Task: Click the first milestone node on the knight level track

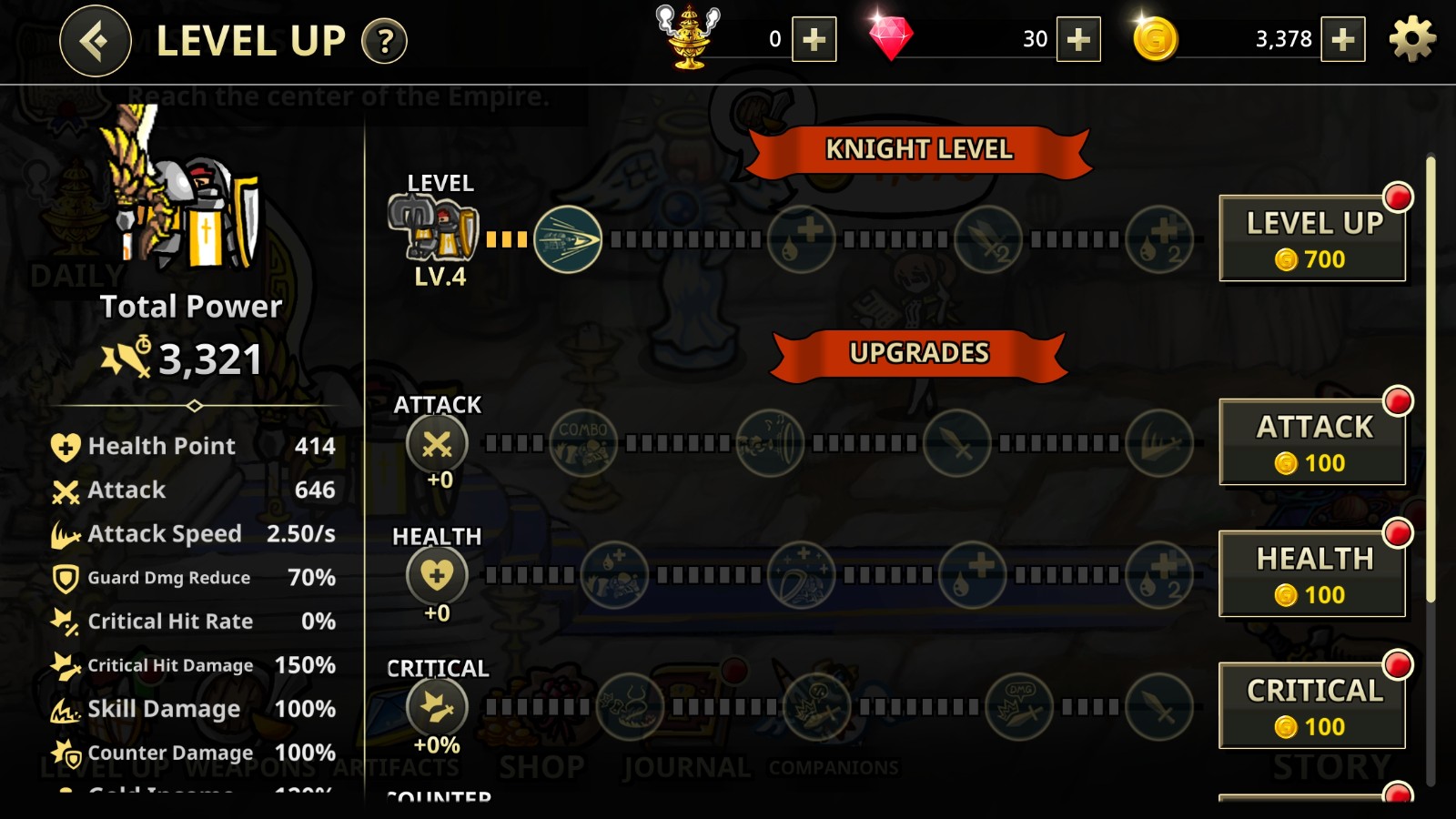Action: click(x=566, y=238)
